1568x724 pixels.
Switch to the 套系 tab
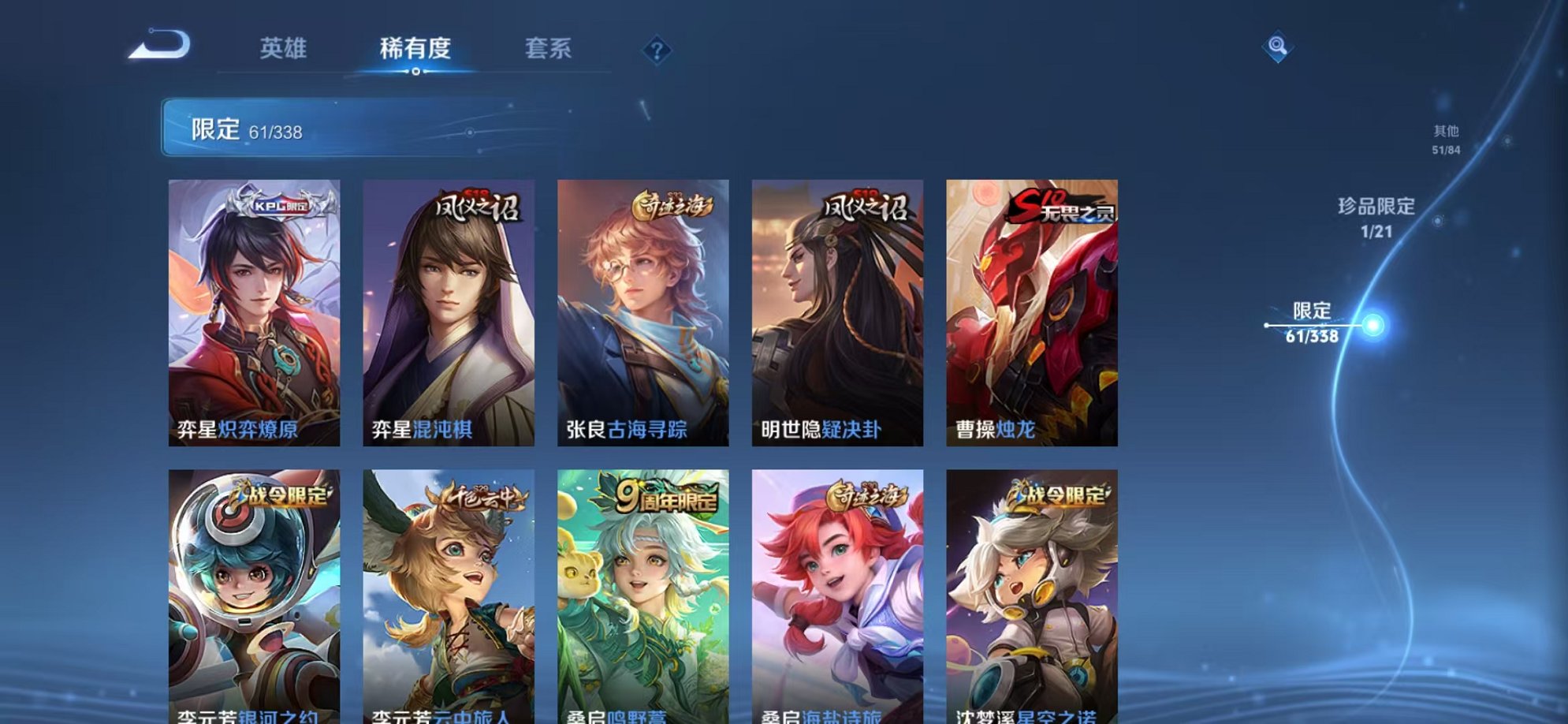[x=550, y=48]
